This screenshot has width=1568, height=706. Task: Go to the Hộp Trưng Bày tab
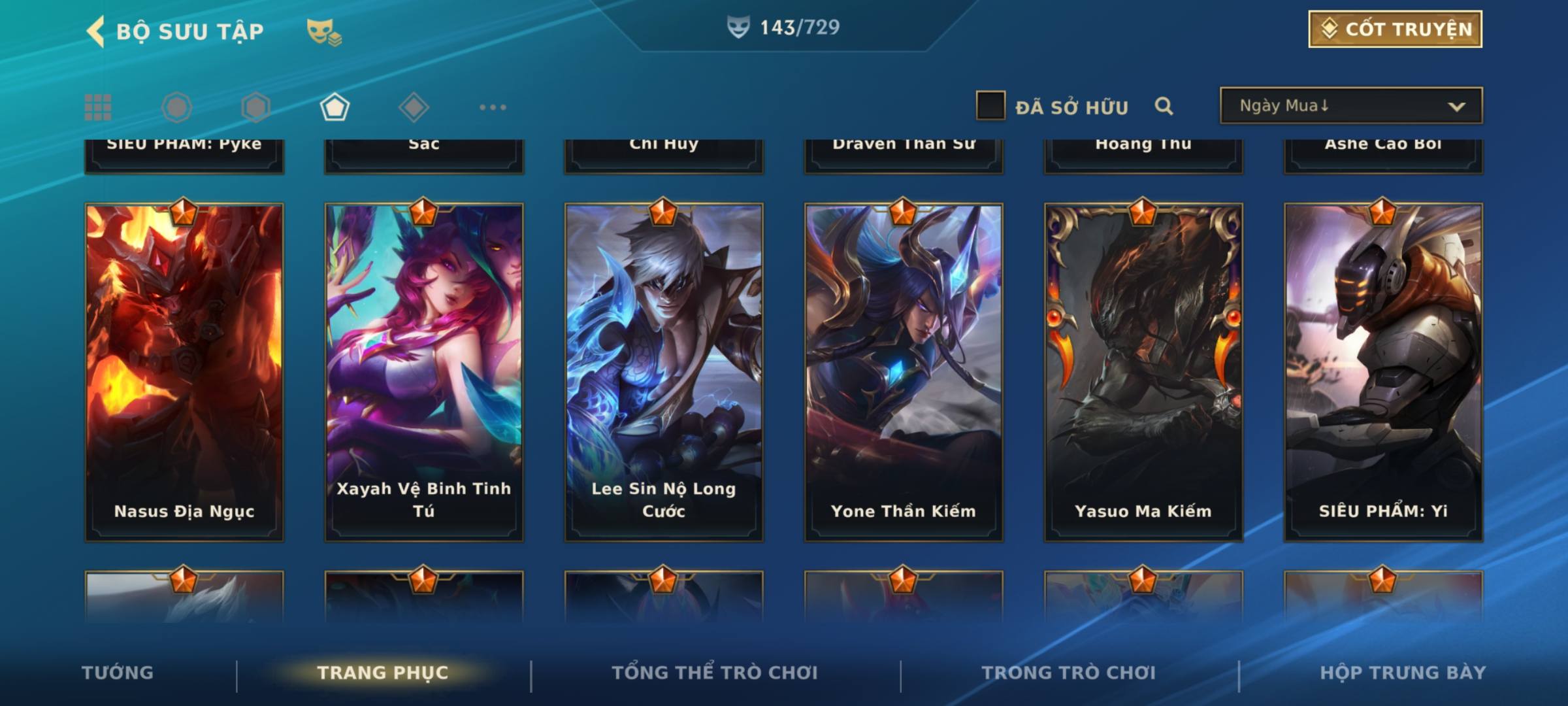[1403, 673]
